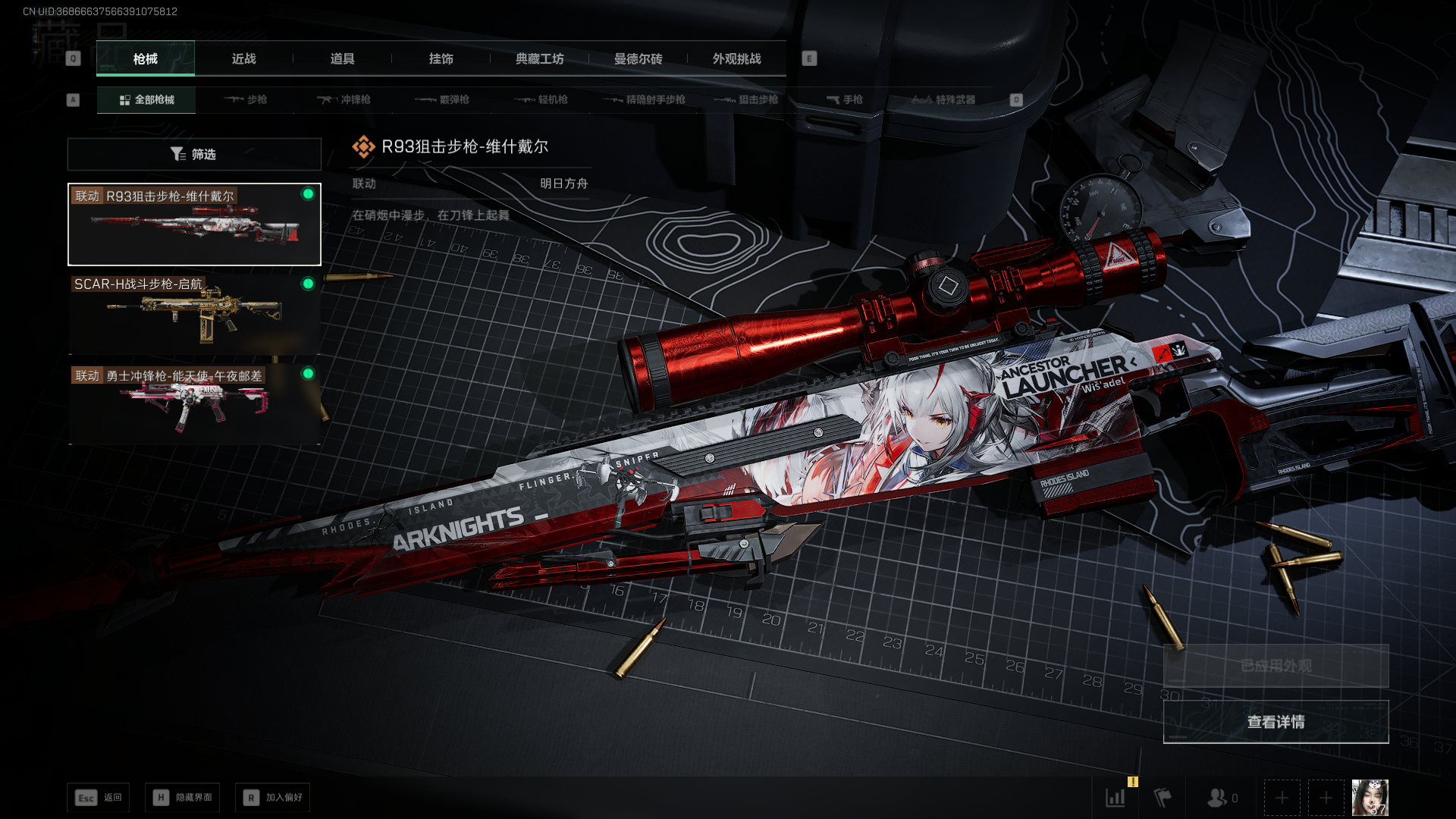Open the bar chart stats icon
1456x819 pixels.
click(x=1116, y=798)
